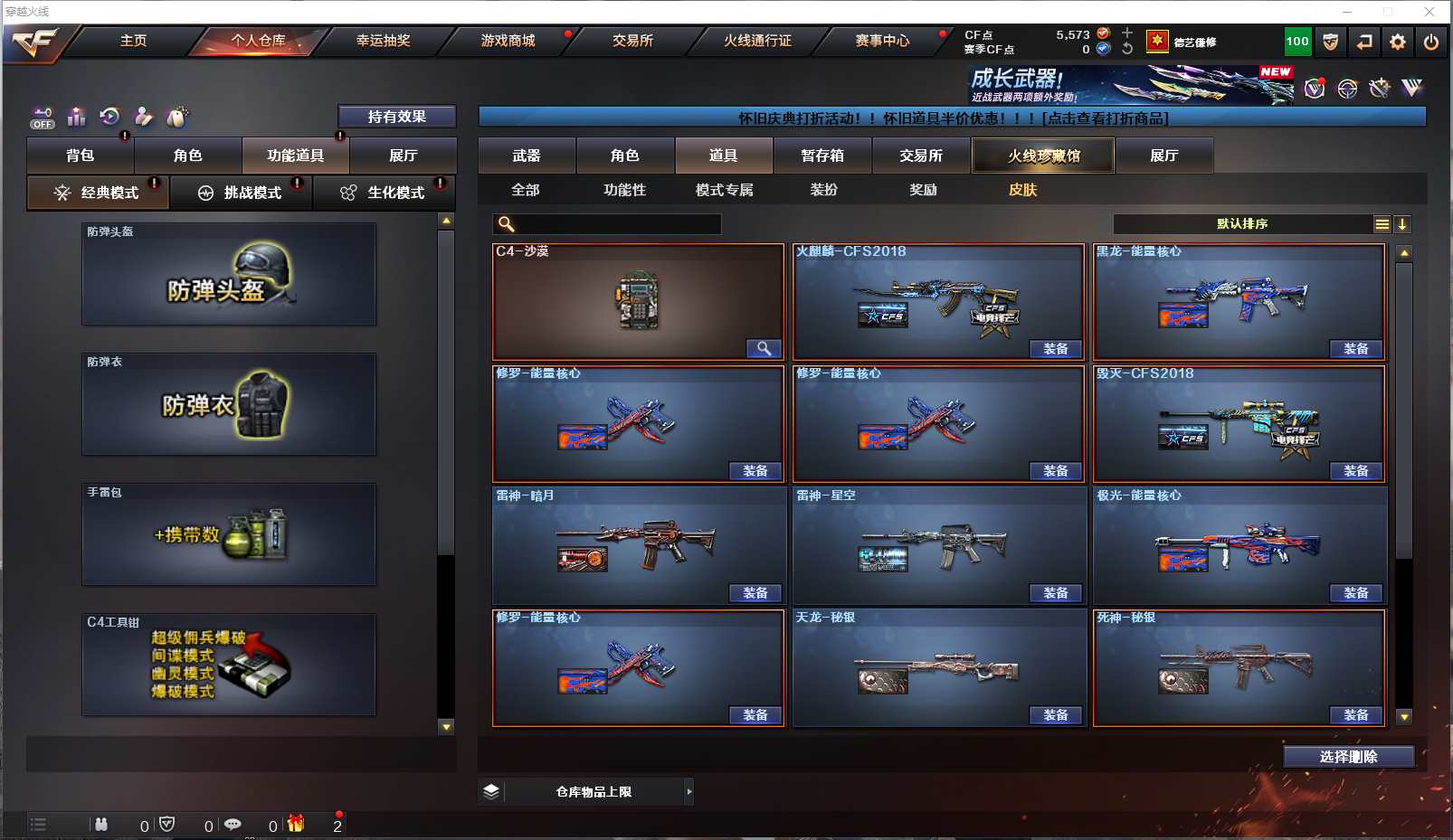Return to the 主页 home page
This screenshot has height=840, width=1453.
point(133,41)
